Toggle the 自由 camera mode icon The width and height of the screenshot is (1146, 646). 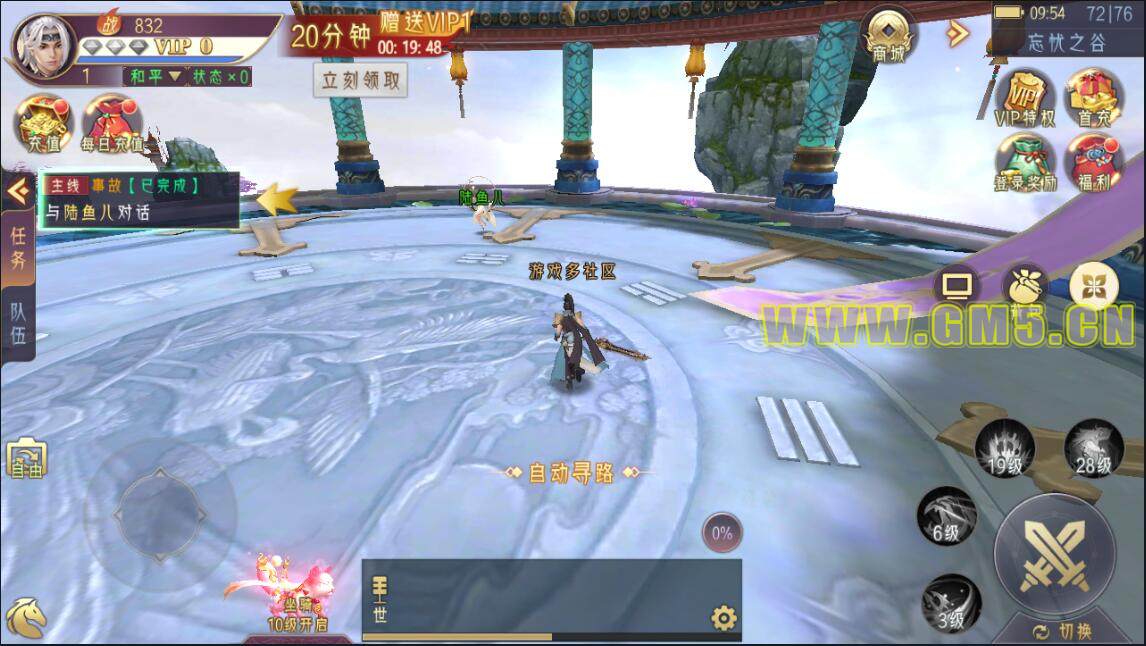pyautogui.click(x=26, y=459)
